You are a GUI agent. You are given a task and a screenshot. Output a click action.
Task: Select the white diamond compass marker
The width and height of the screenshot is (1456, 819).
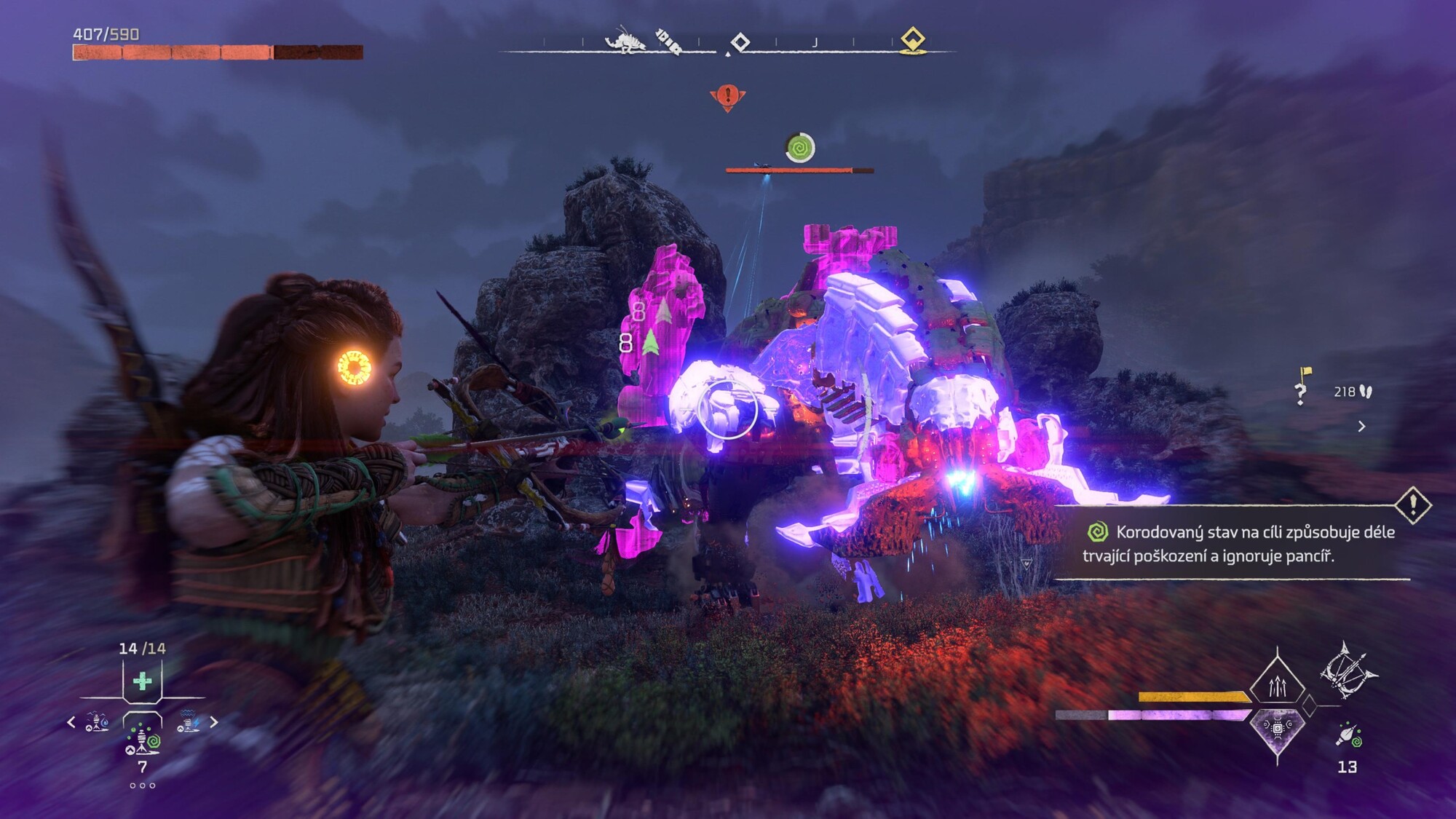(740, 42)
